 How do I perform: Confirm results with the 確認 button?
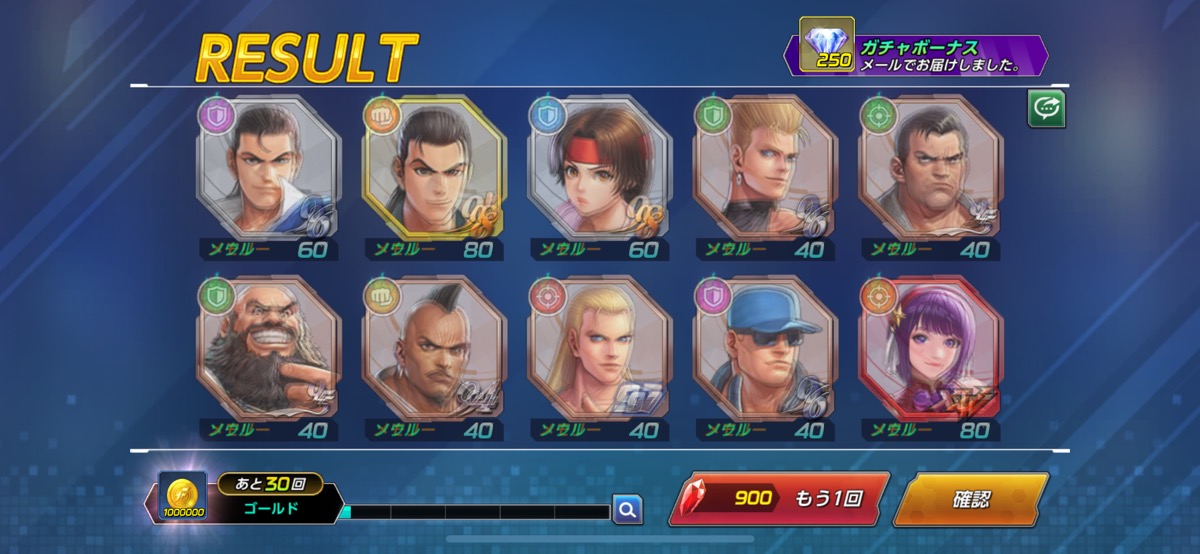(x=969, y=499)
